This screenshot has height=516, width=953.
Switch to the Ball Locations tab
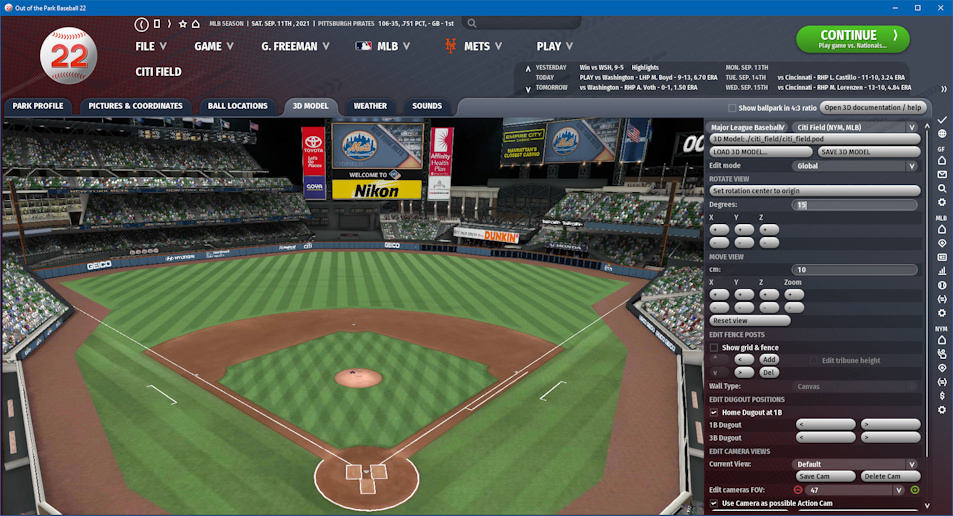(x=237, y=106)
